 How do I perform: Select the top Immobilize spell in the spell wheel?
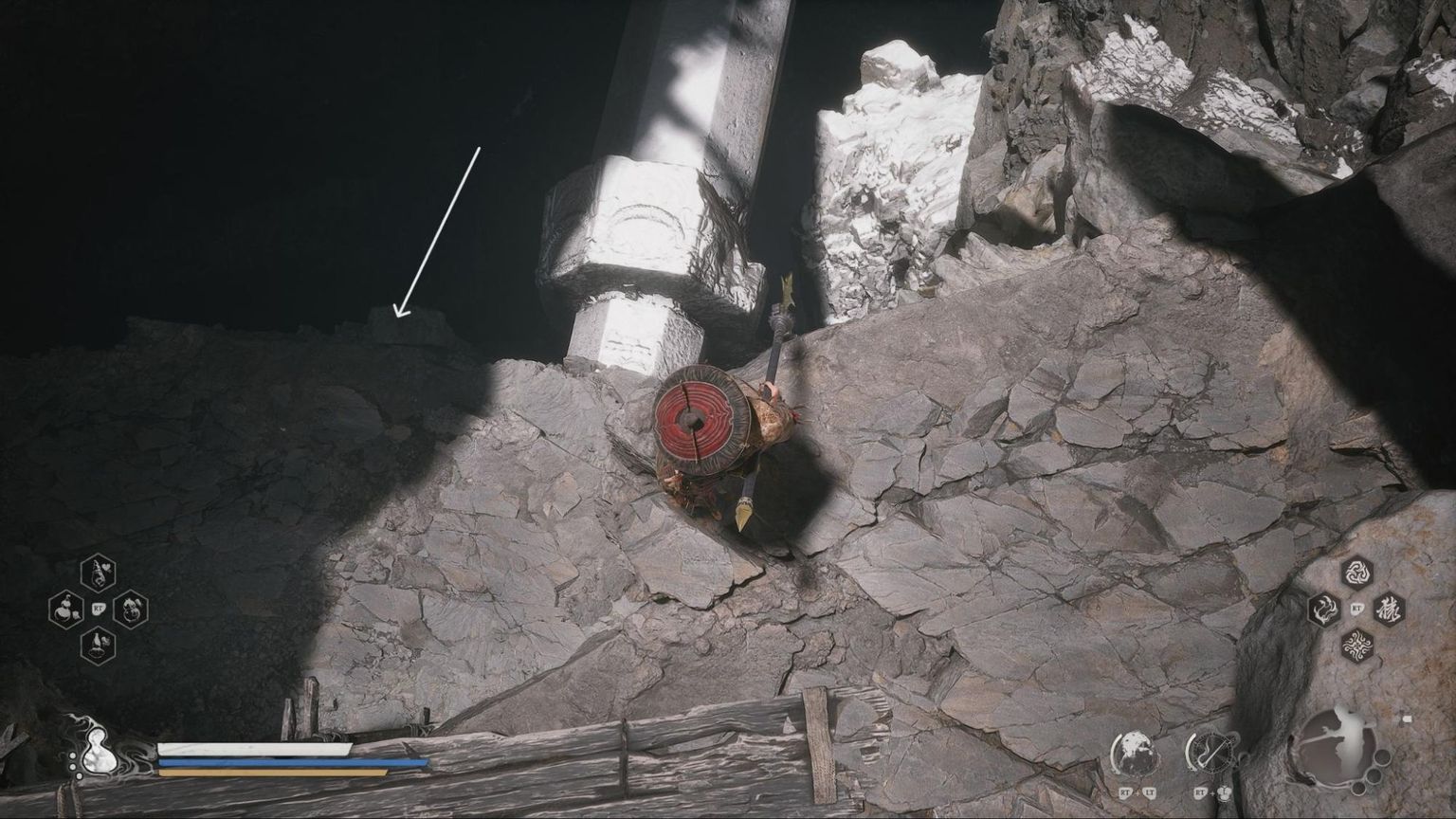coord(1356,572)
